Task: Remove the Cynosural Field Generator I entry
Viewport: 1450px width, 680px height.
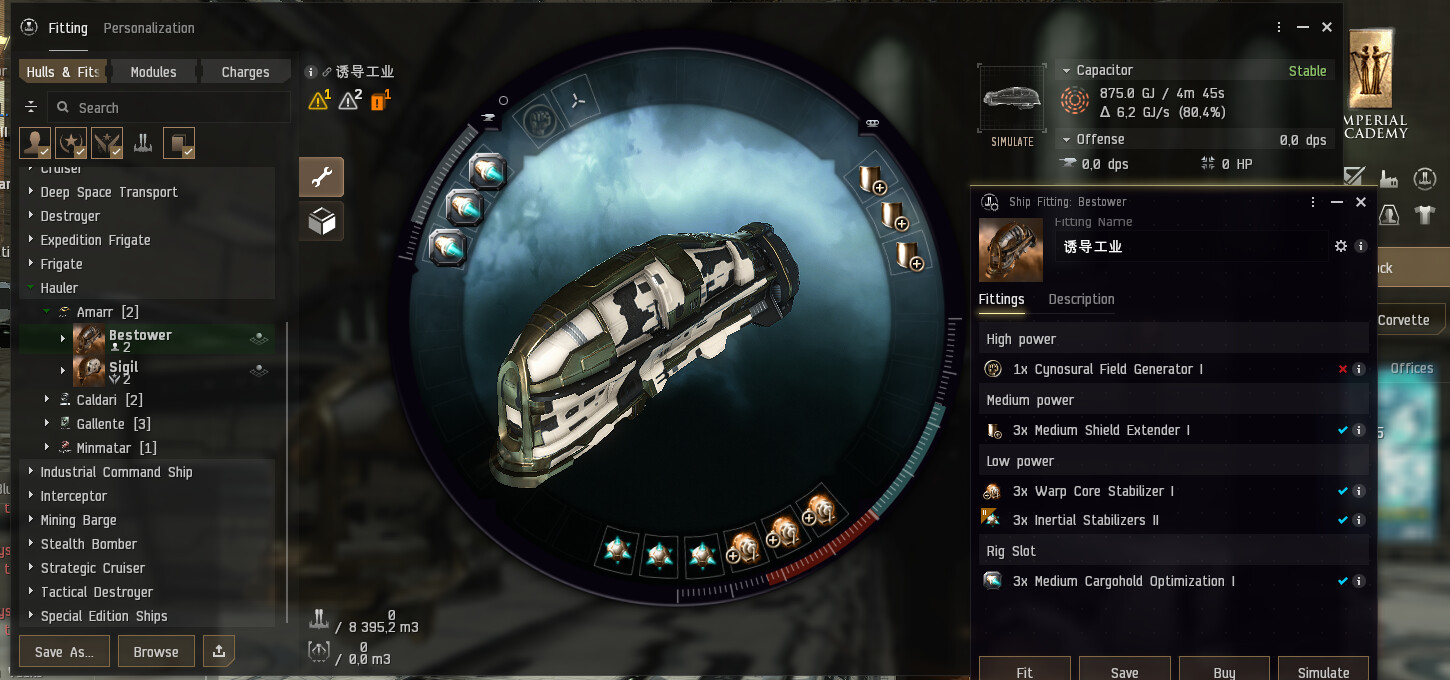Action: (x=1343, y=369)
